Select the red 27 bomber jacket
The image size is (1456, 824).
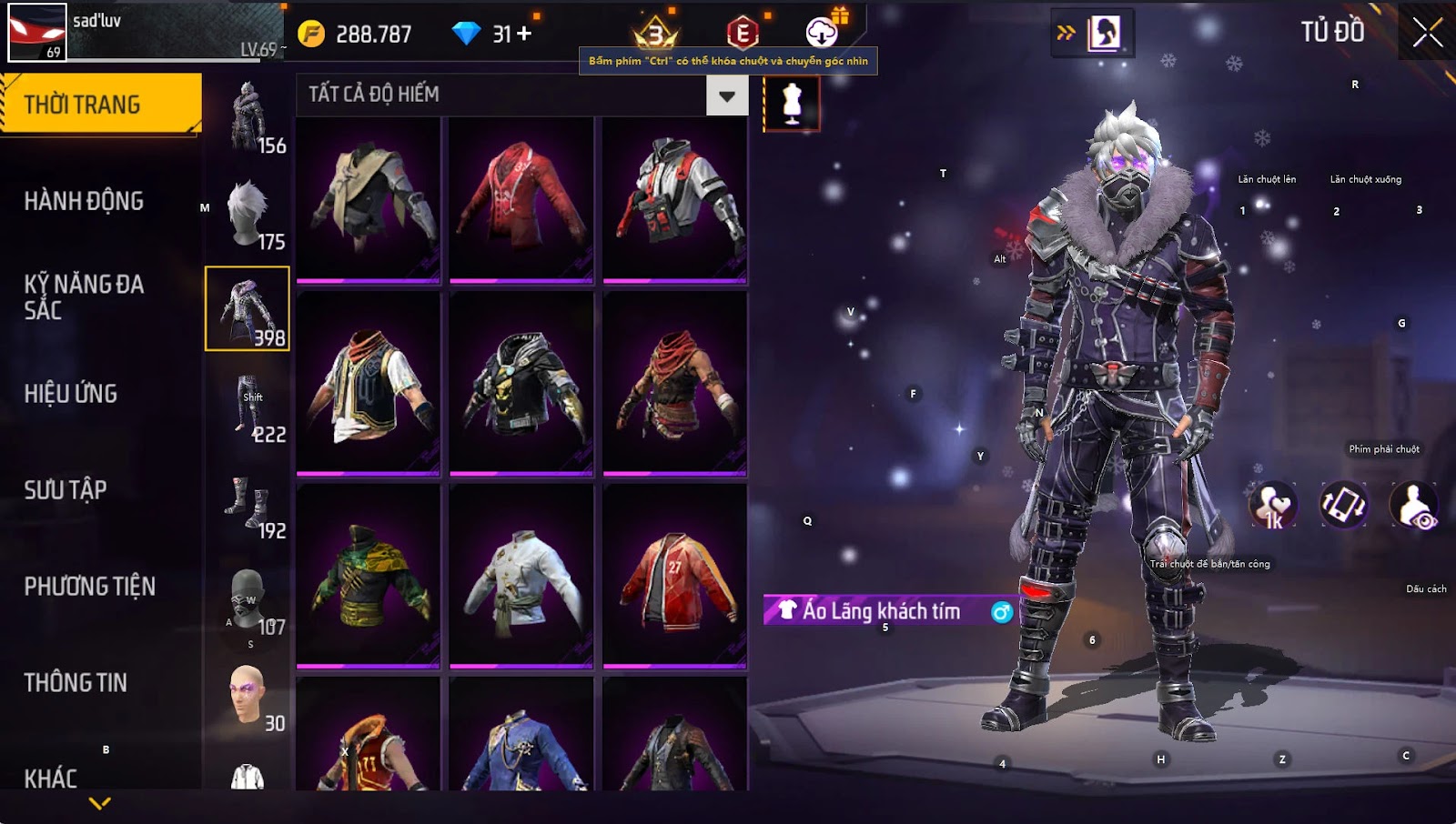(x=674, y=577)
